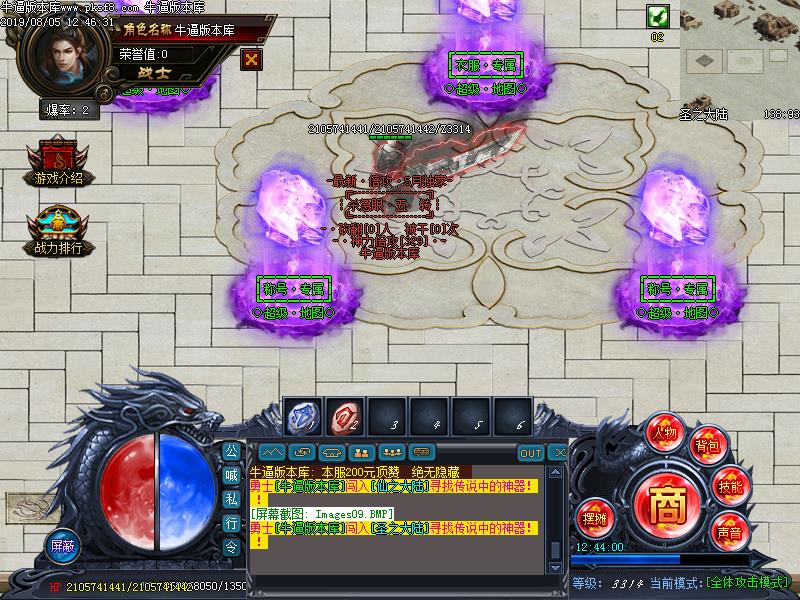800x600 pixels.
Task: Switch to the 私 private chat channel
Action: click(x=231, y=499)
